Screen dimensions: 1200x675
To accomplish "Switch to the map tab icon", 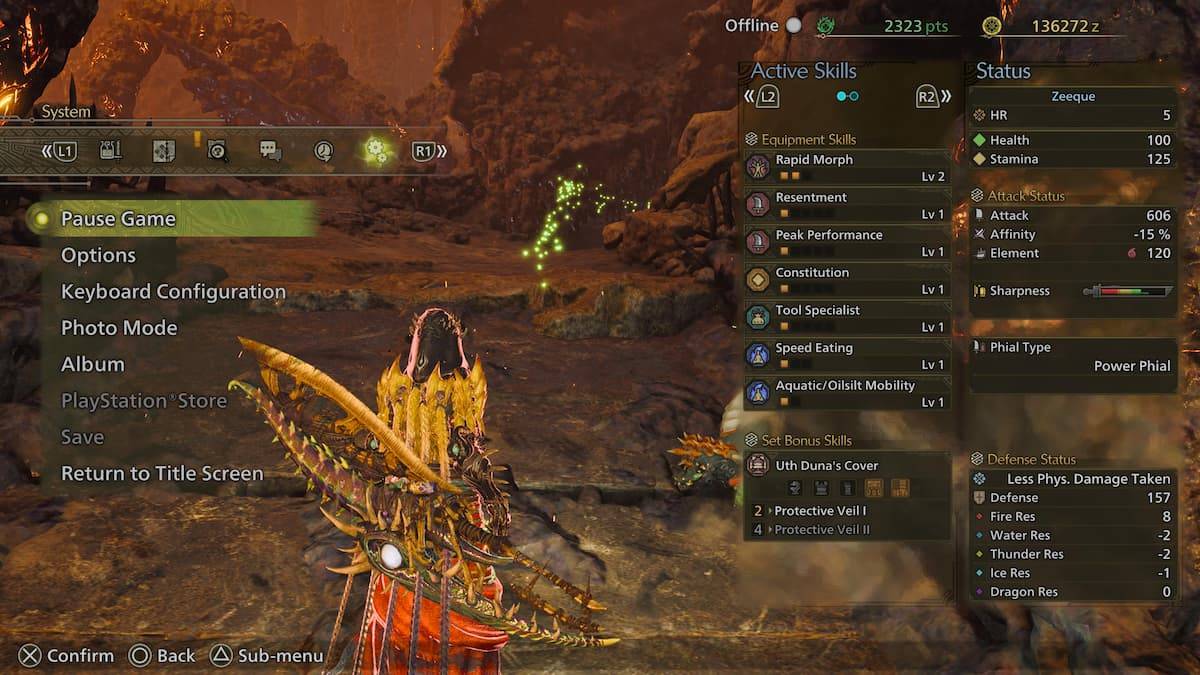I will pyautogui.click(x=163, y=151).
